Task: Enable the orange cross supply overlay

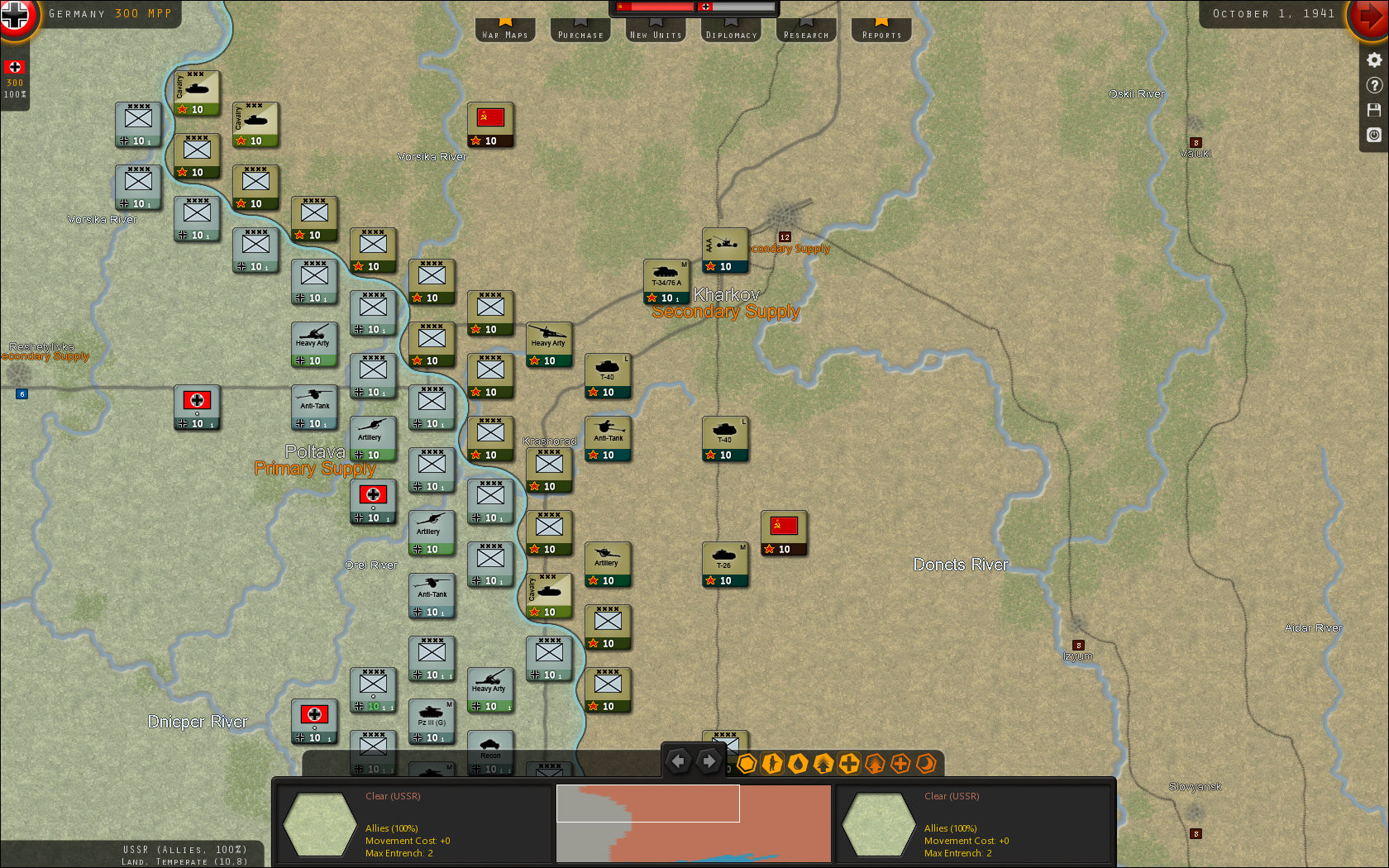Action: click(x=900, y=765)
